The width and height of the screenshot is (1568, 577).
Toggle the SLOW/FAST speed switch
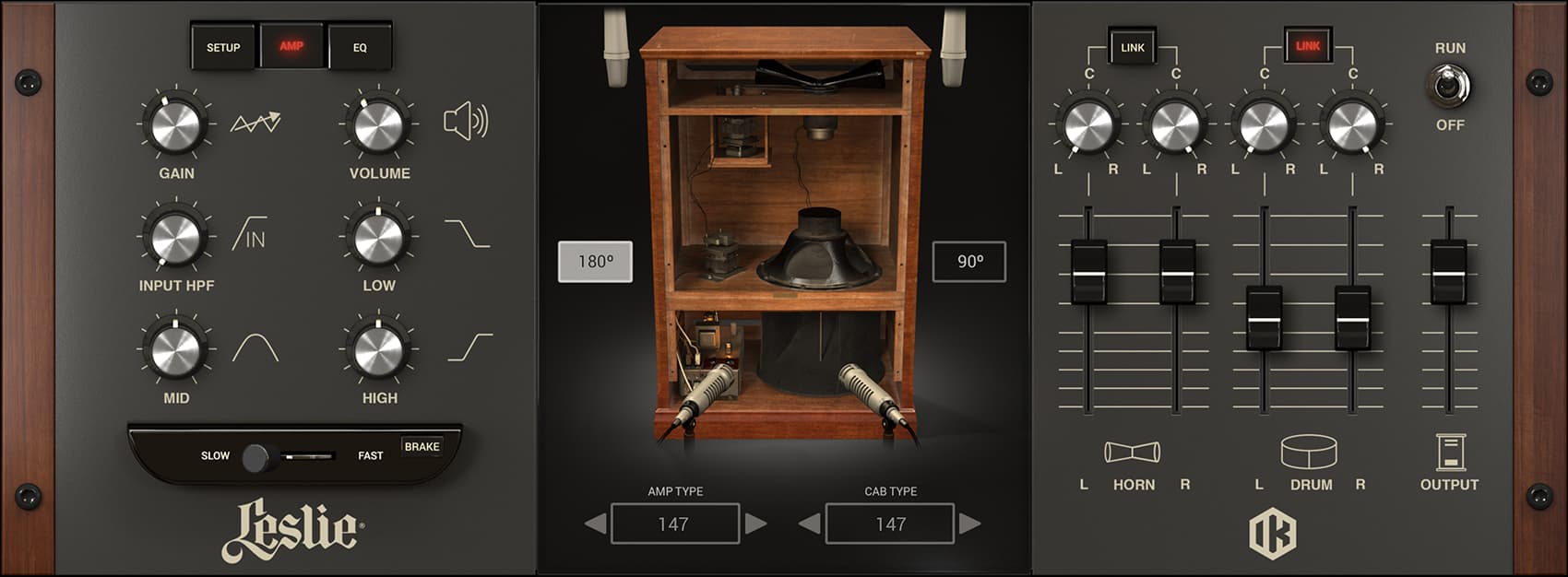point(257,457)
